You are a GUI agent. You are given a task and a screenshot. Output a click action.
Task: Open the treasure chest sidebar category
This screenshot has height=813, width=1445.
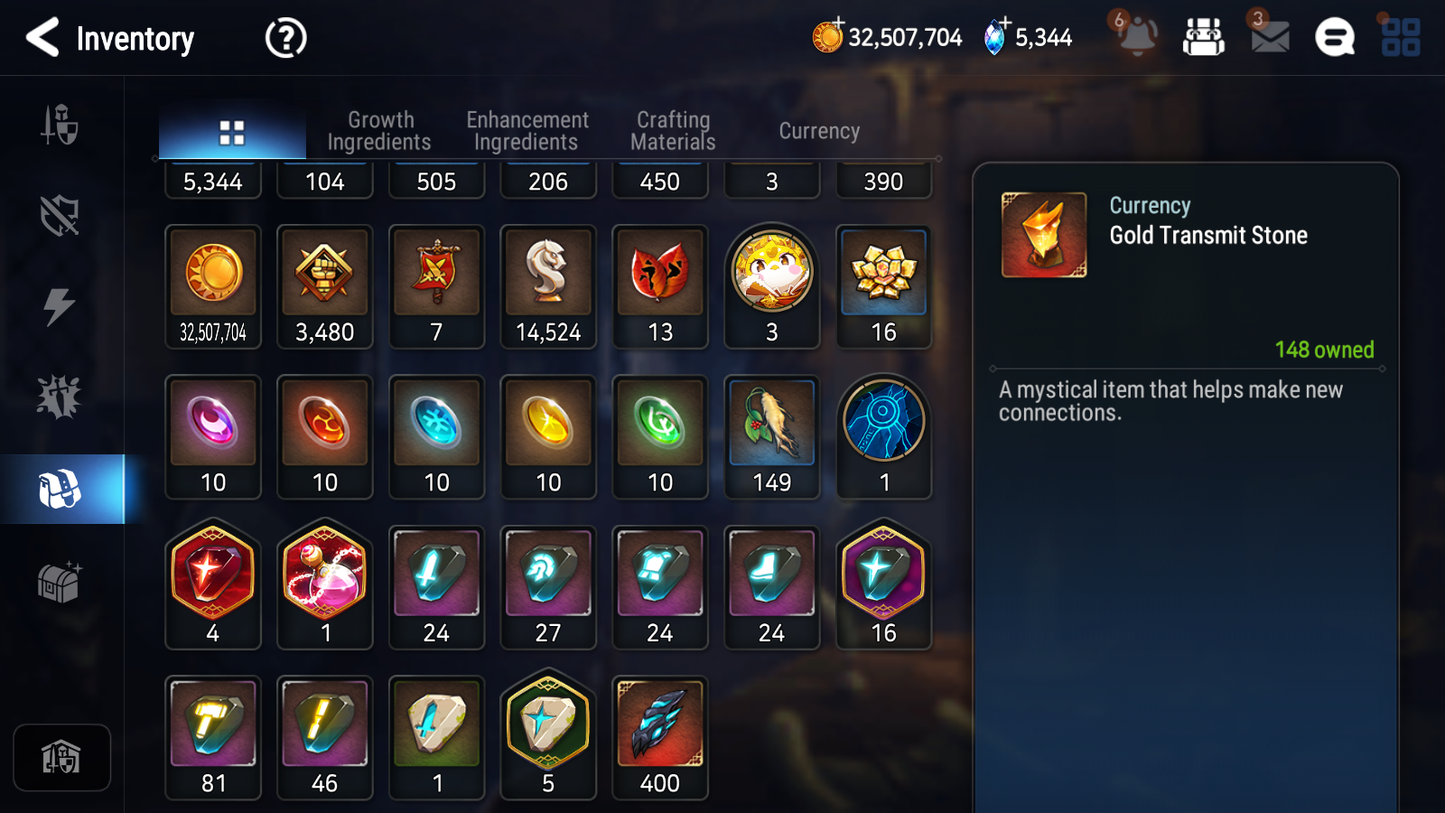pyautogui.click(x=60, y=581)
